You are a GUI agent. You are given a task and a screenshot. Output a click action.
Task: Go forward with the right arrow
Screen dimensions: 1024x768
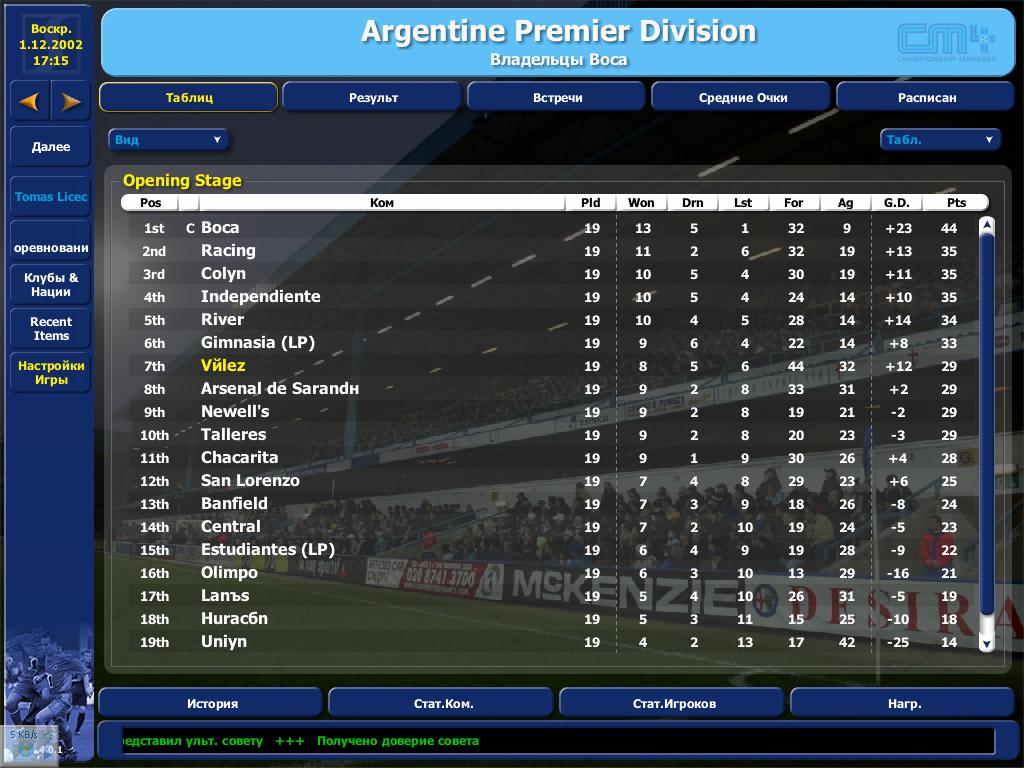(x=71, y=101)
